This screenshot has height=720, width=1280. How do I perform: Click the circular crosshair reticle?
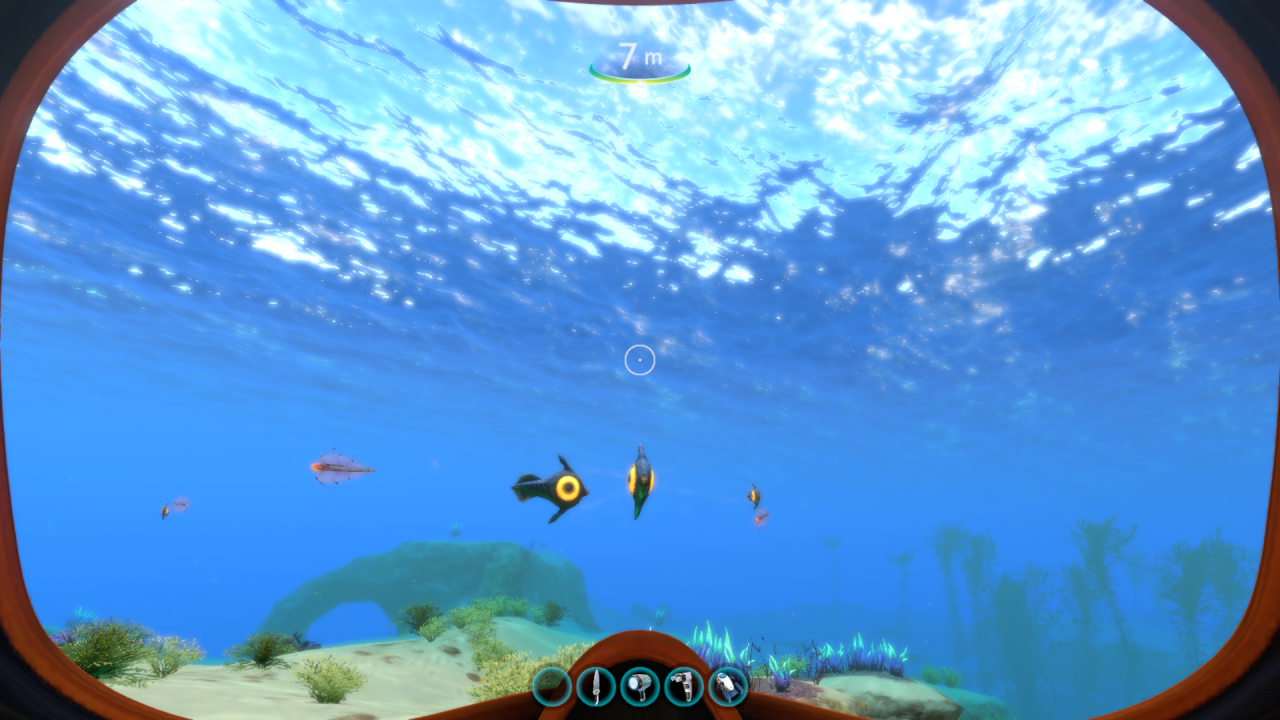(x=640, y=360)
